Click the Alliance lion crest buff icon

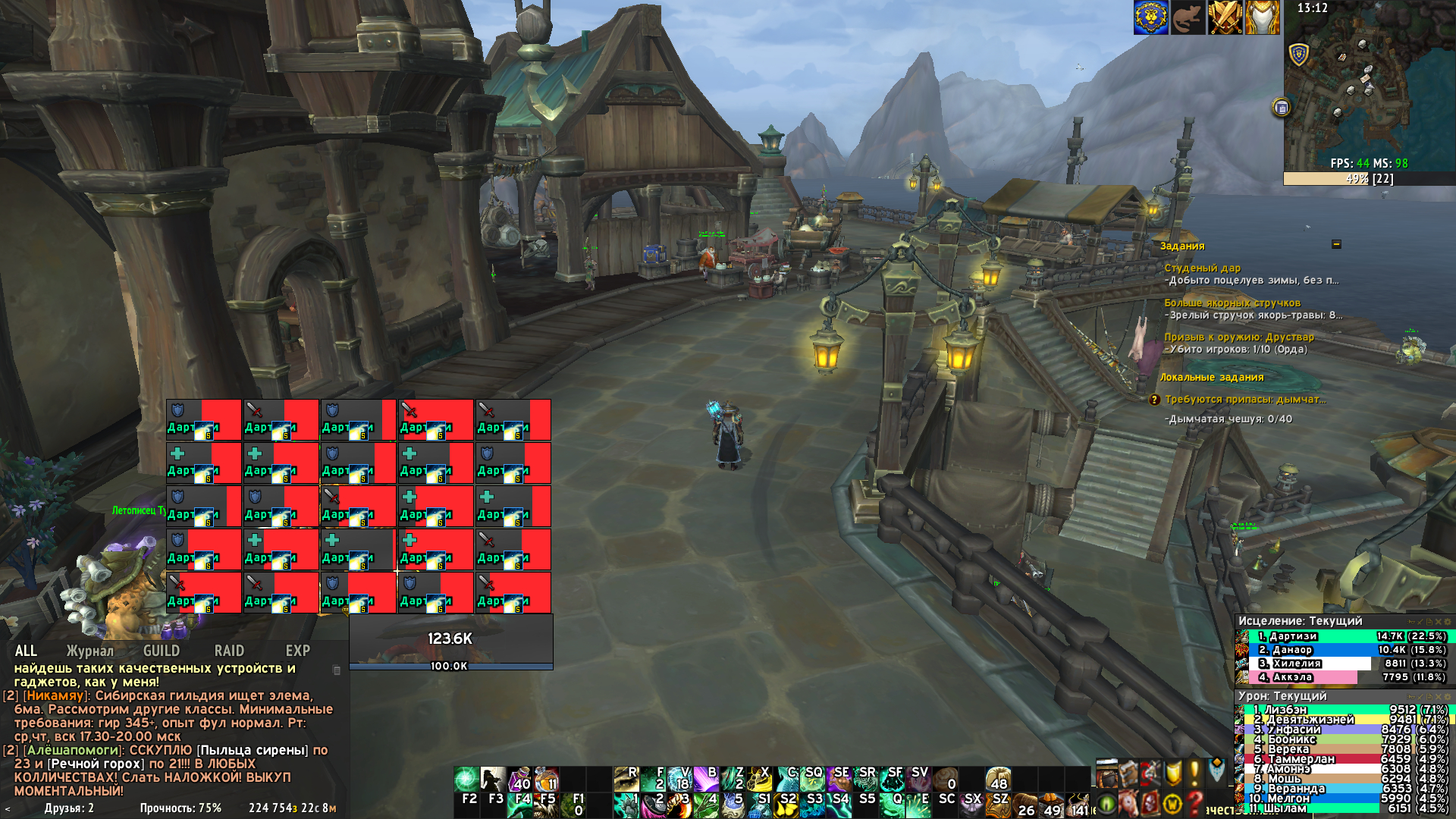click(1150, 17)
